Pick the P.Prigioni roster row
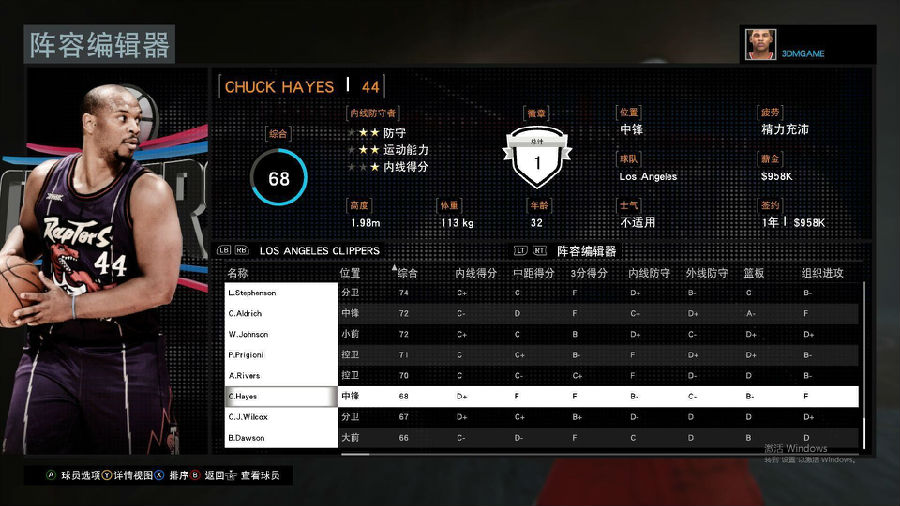 click(281, 354)
